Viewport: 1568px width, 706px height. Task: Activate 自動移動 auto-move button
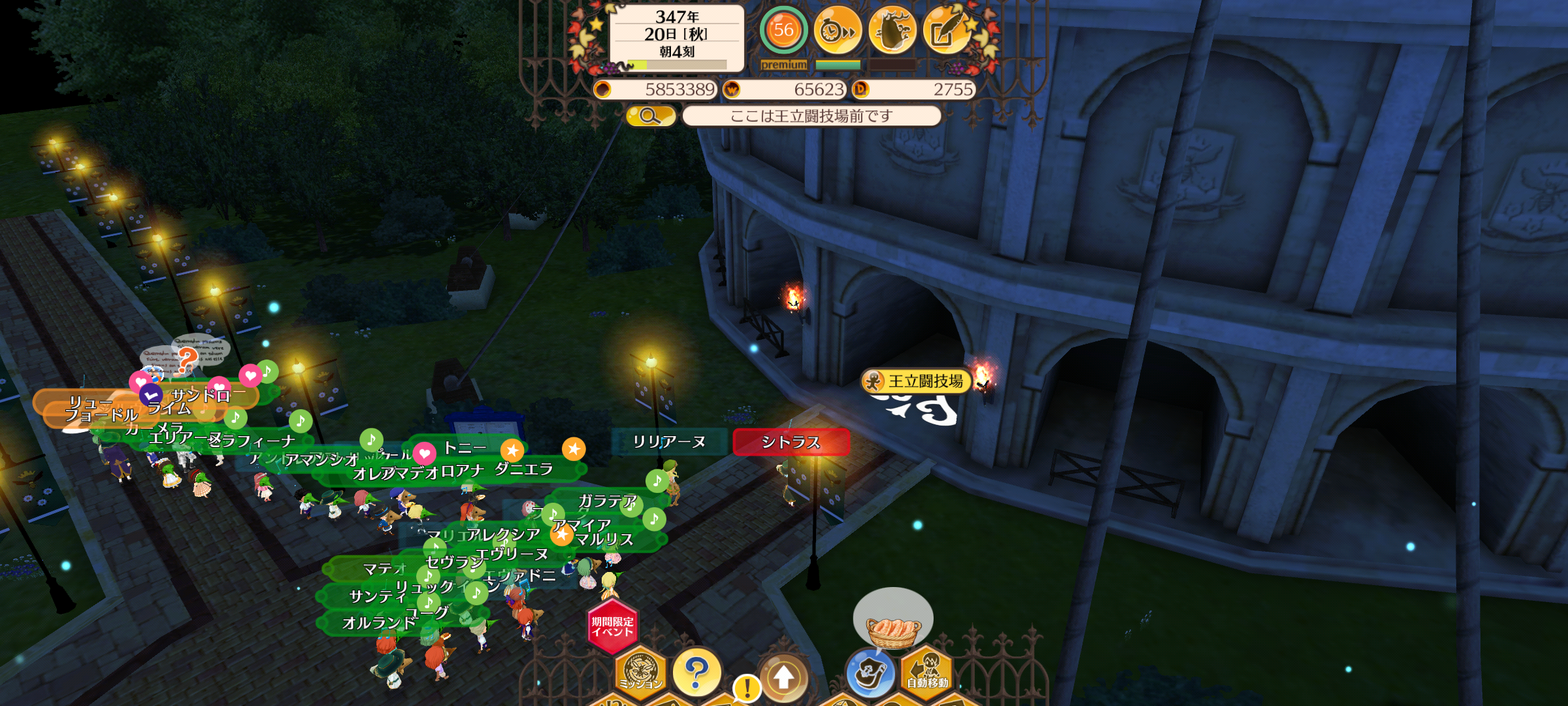(927, 673)
